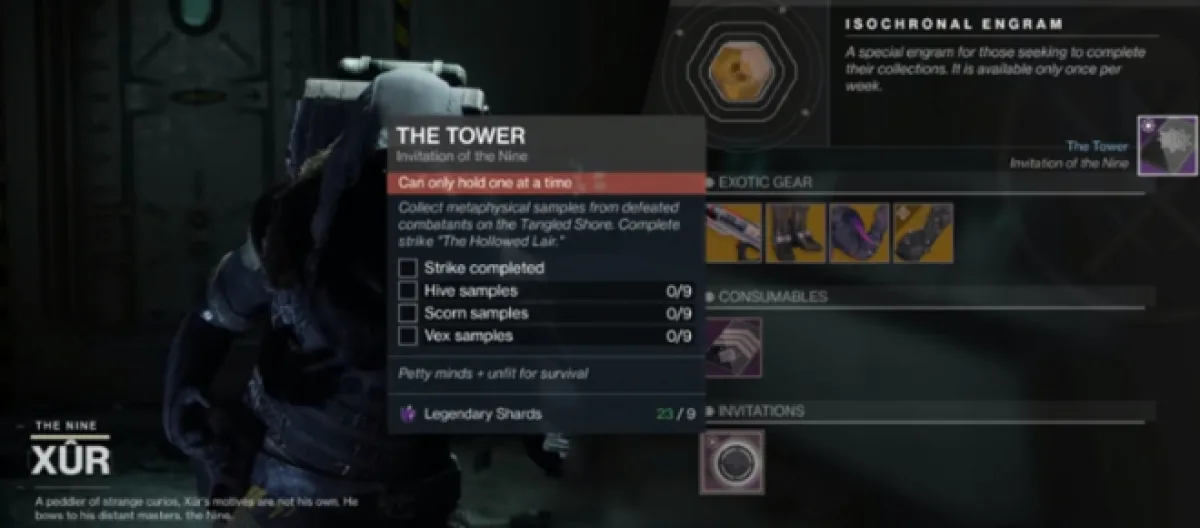Open The Tower invitation thumbnail
Screen dimensions: 1200x528
(1167, 146)
